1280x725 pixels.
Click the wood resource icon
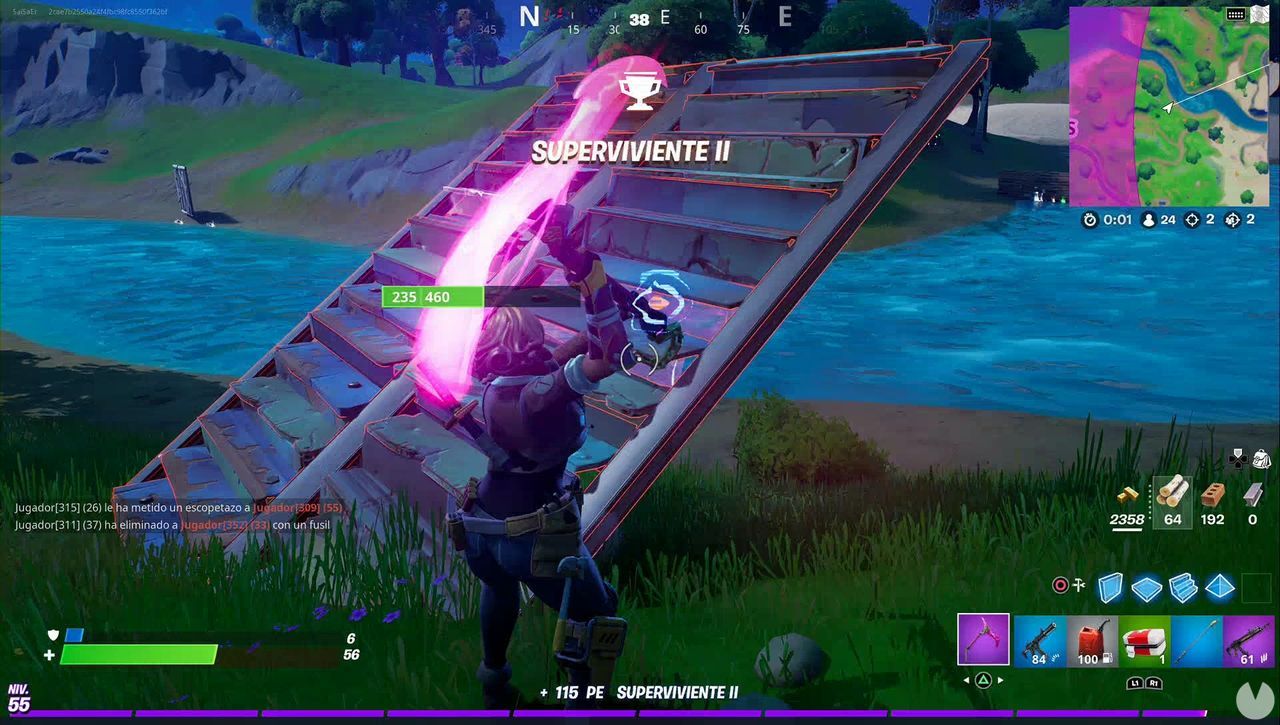1171,493
